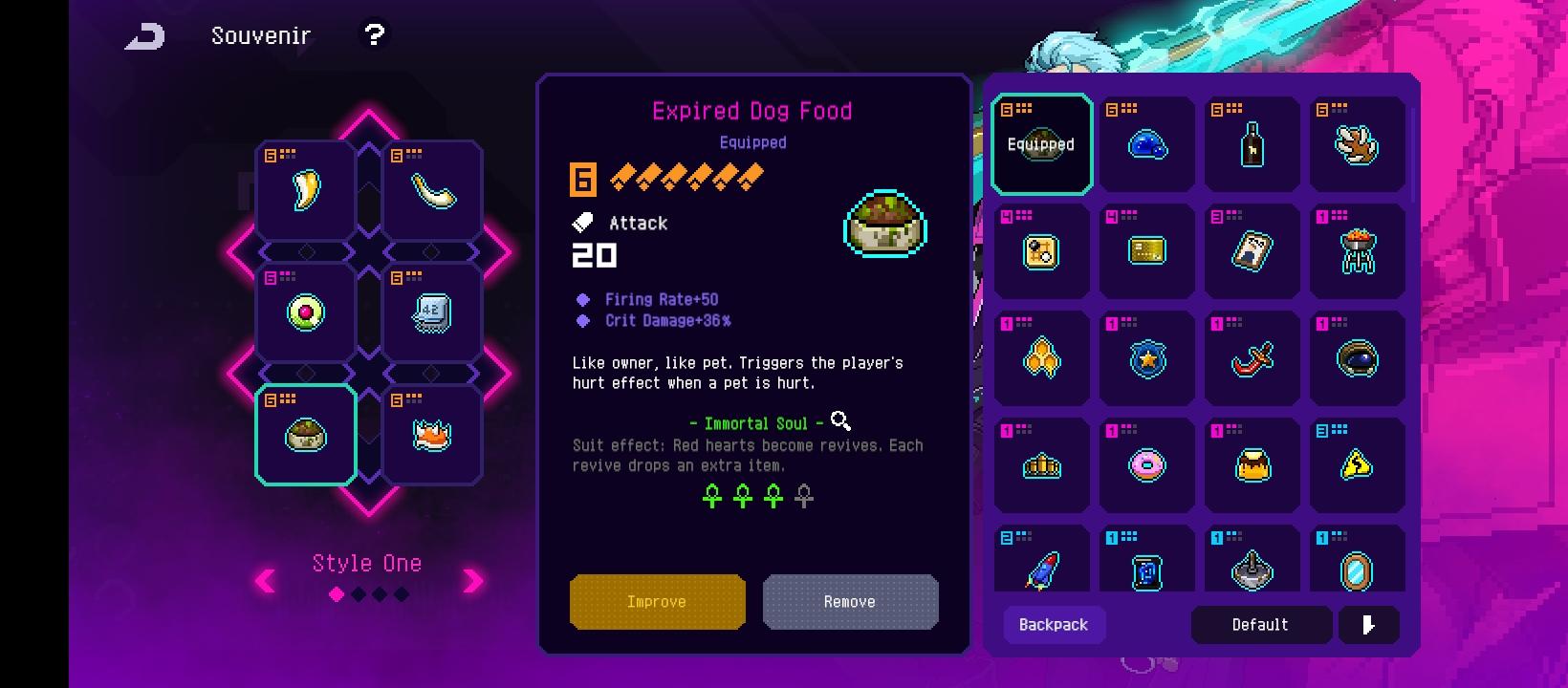The height and width of the screenshot is (688, 1568).
Task: Select the equipped green eyeball souvenir slot
Action: 306,312
